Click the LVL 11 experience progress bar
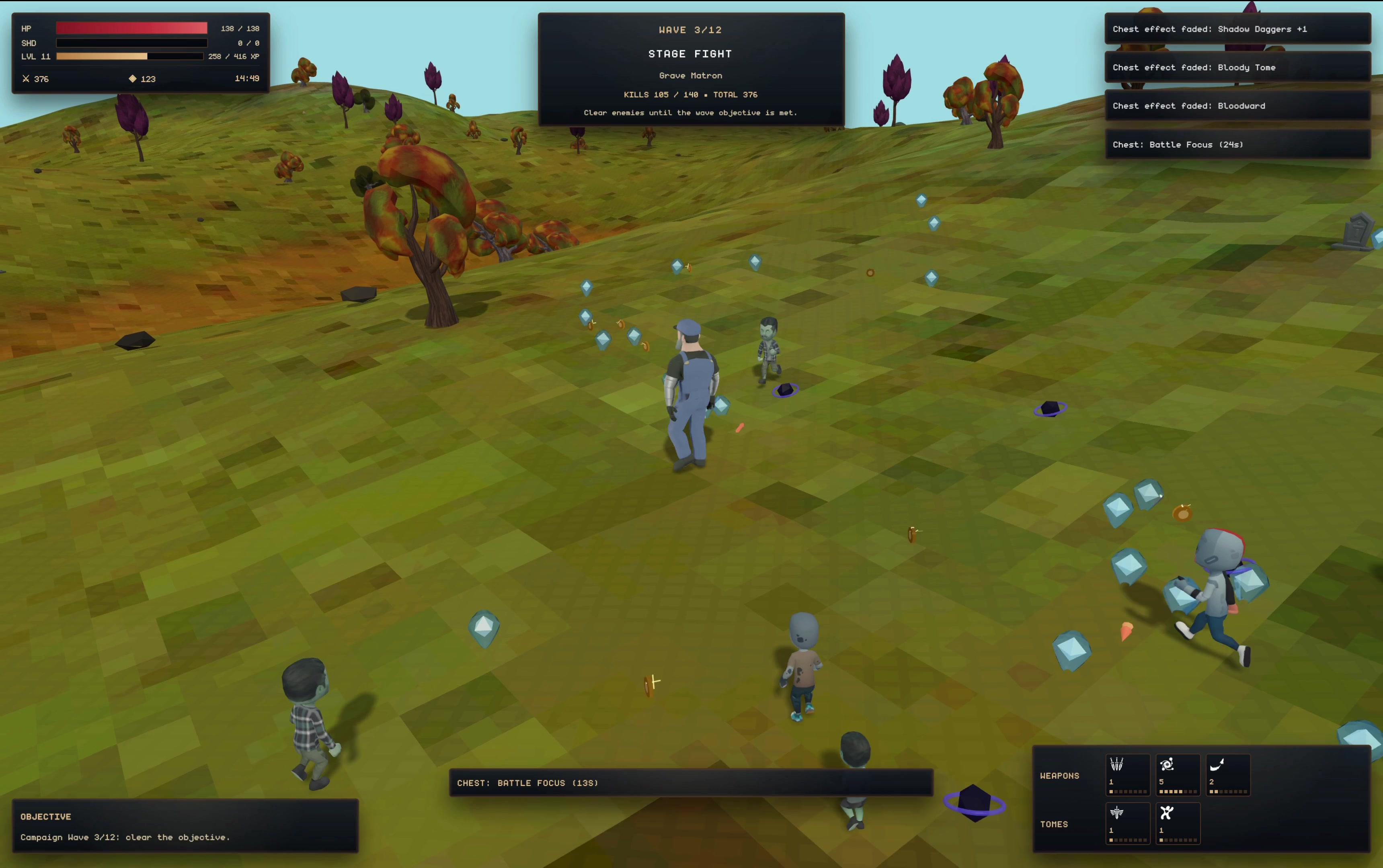Screen dimensions: 1383x868 pyautogui.click(x=130, y=56)
